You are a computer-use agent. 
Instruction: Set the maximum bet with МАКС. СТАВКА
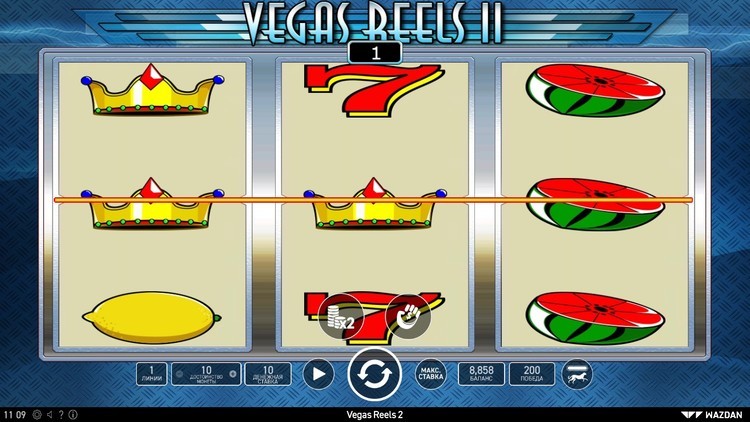[430, 374]
